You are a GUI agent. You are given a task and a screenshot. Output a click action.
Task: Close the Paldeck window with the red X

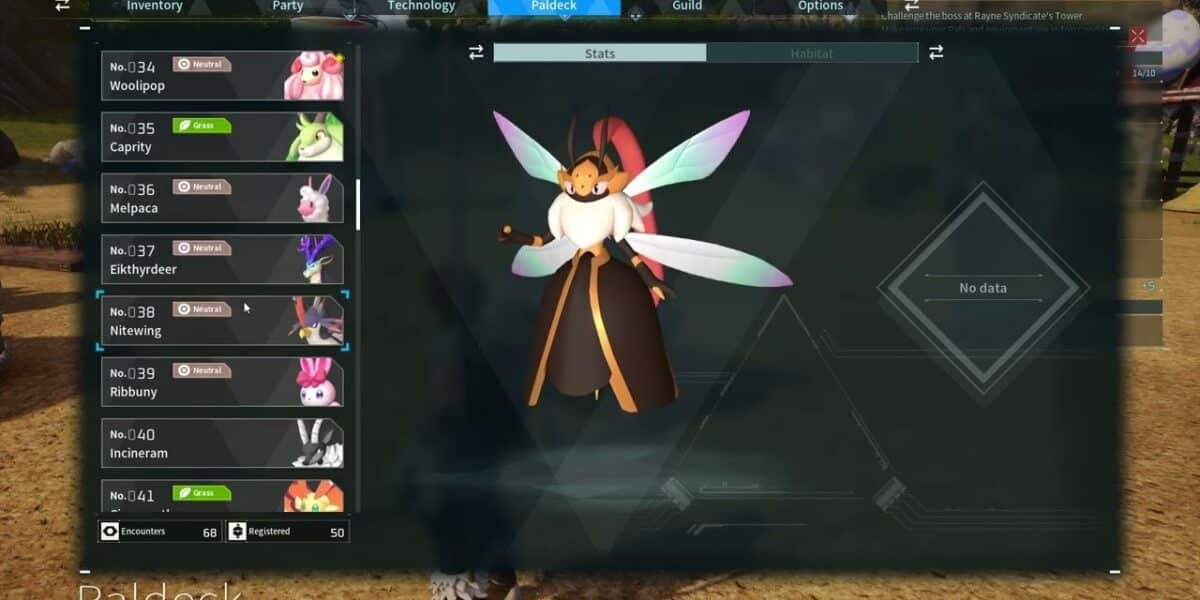pyautogui.click(x=1137, y=37)
